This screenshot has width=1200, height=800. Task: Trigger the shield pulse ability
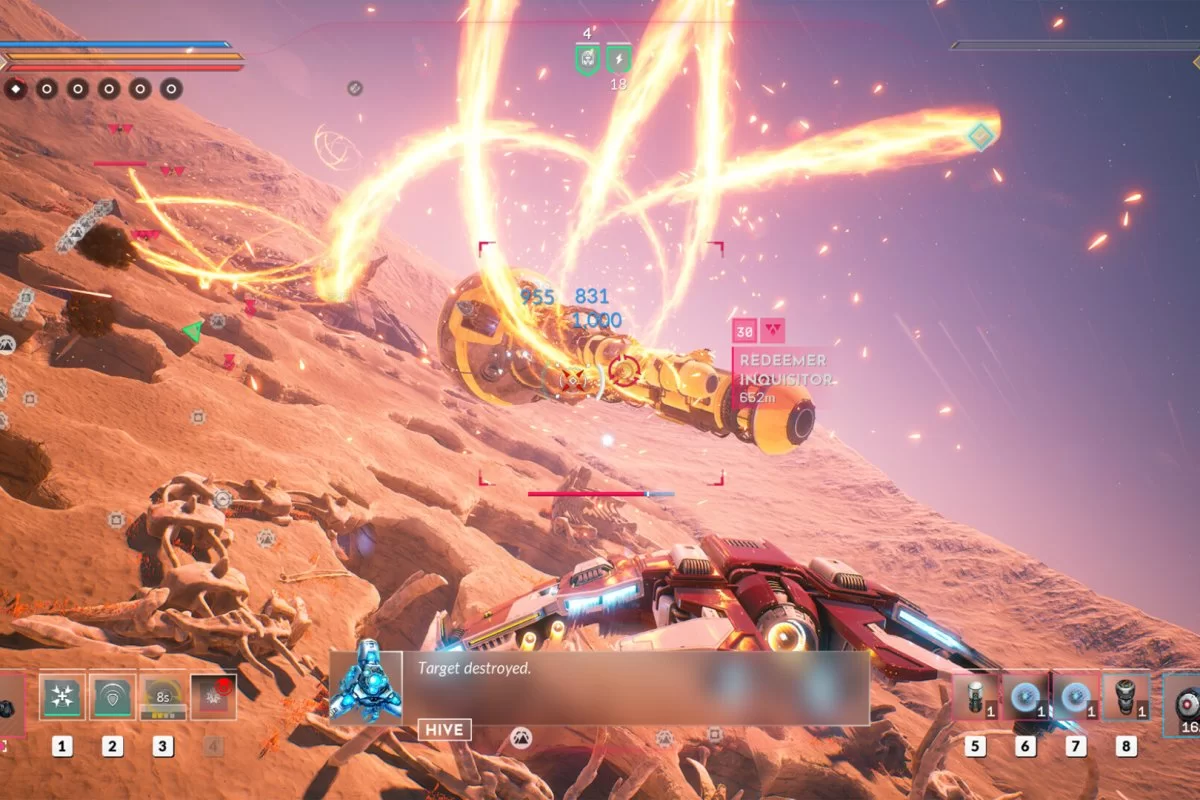pos(112,696)
